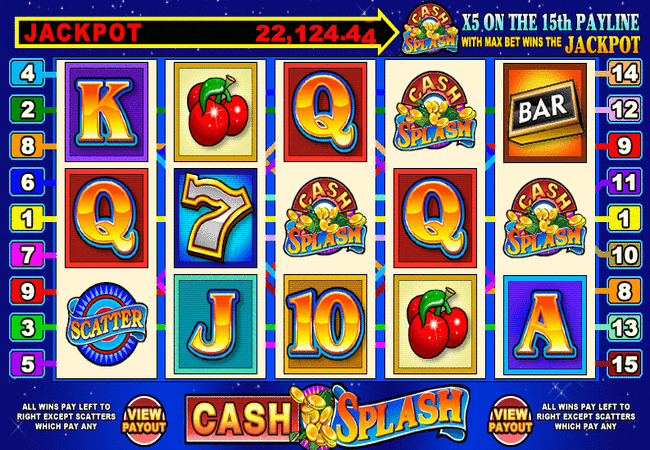This screenshot has height=450, width=650.
Task: Choose the purple payline 5 marker
Action: [x=25, y=361]
